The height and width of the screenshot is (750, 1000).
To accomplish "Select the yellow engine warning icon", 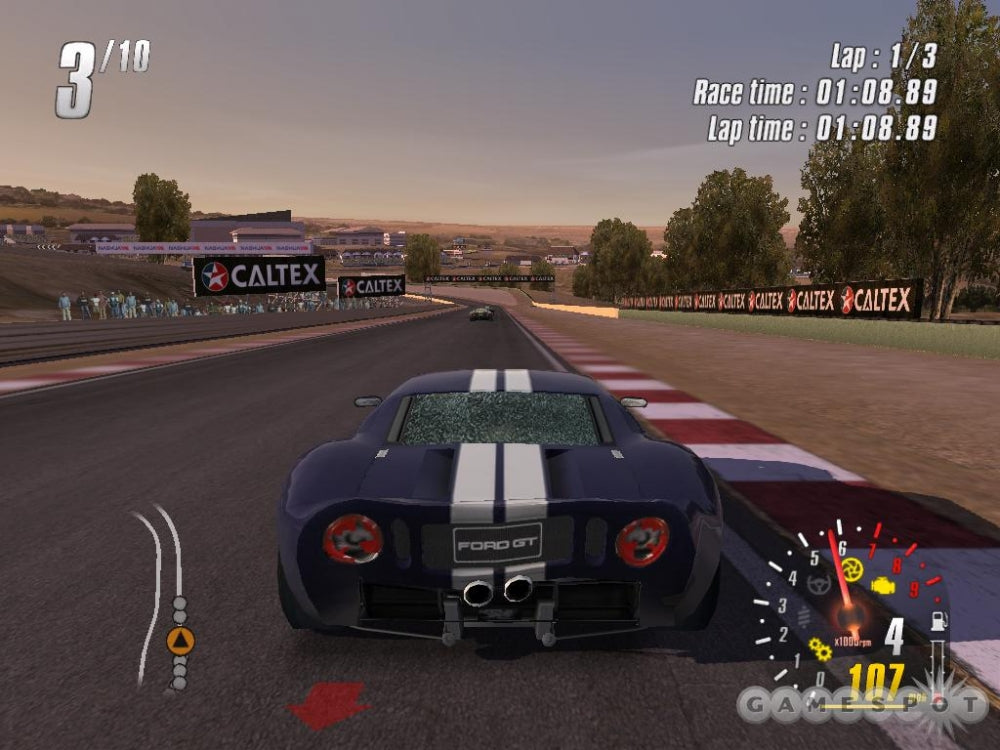I will pos(883,585).
